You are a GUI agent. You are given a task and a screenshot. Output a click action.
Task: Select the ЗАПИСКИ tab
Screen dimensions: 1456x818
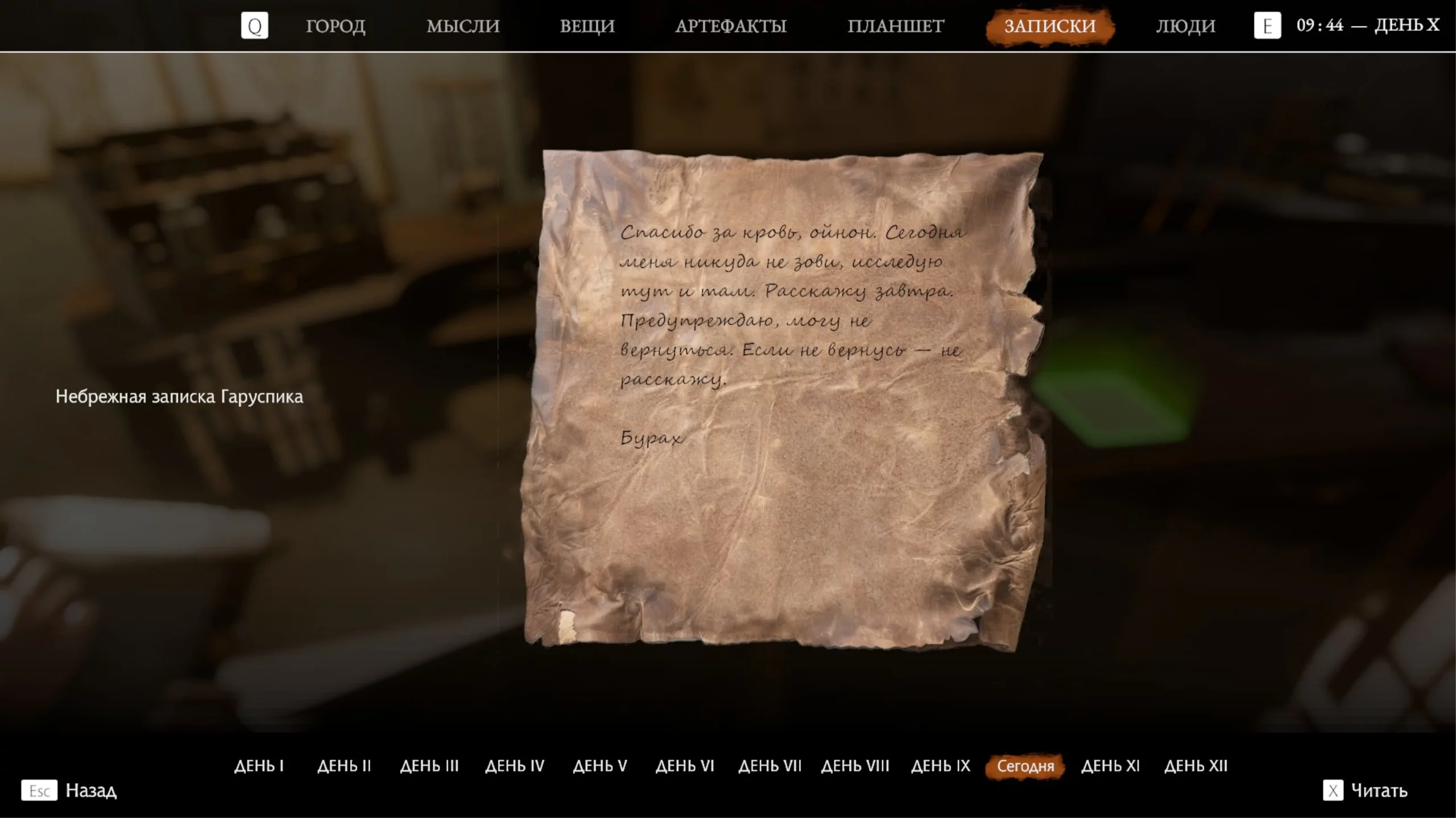[1050, 26]
